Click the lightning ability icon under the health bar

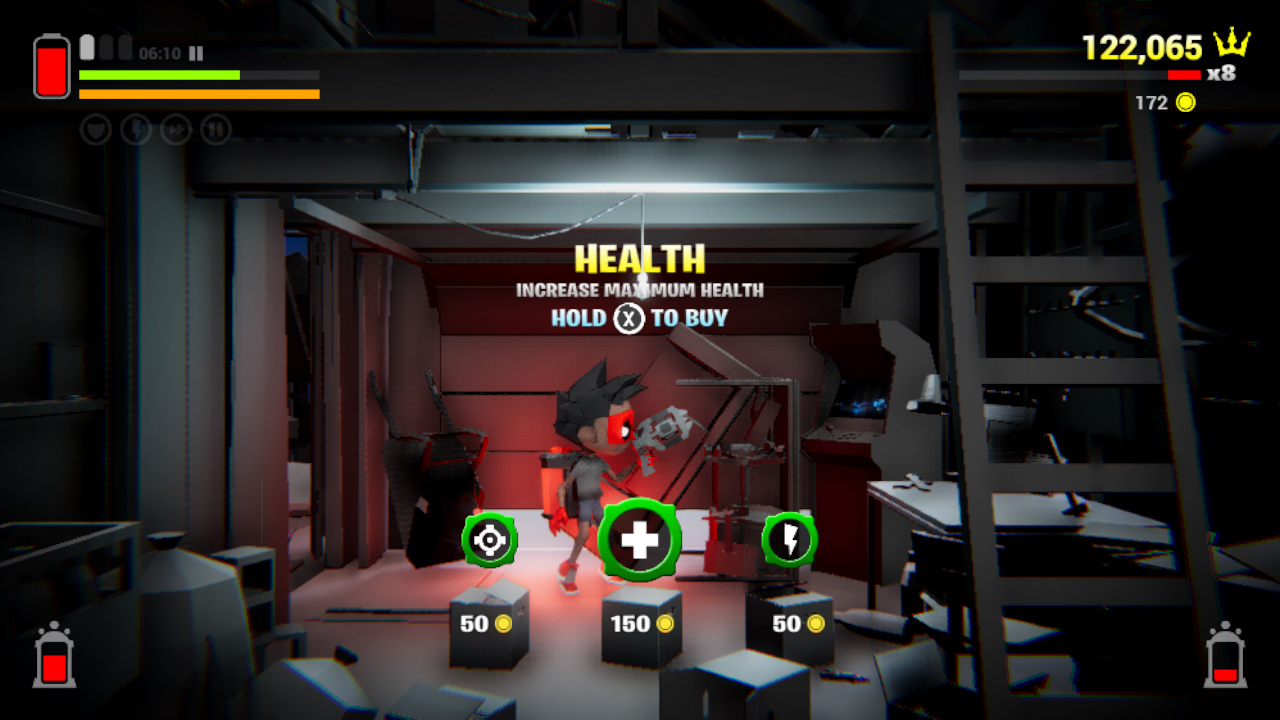pyautogui.click(x=137, y=129)
